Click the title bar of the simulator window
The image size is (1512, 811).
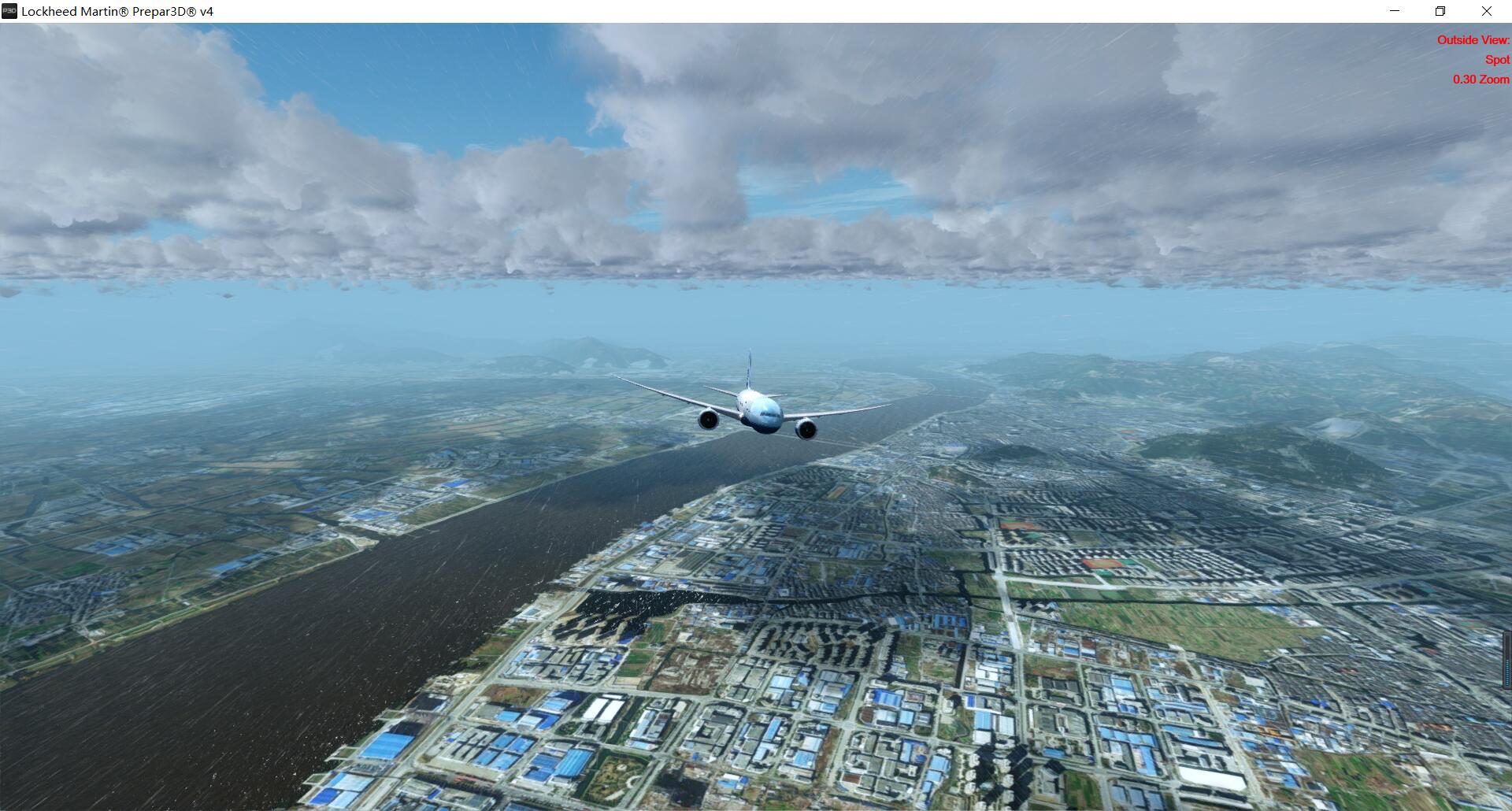709,11
